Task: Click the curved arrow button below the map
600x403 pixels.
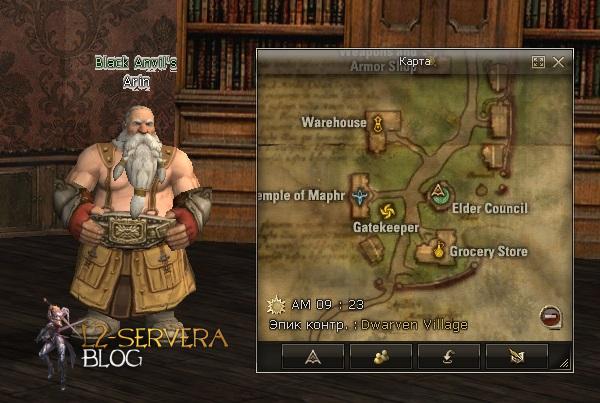Action: (x=449, y=356)
